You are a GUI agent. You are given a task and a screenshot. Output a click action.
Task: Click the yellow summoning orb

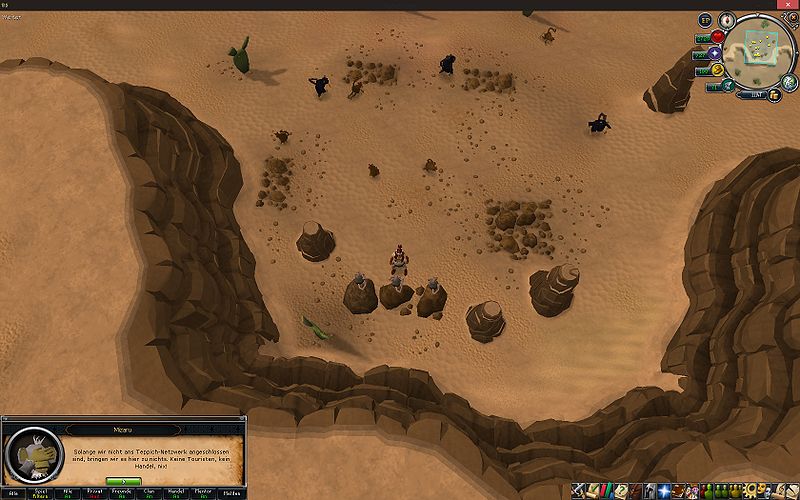719,70
